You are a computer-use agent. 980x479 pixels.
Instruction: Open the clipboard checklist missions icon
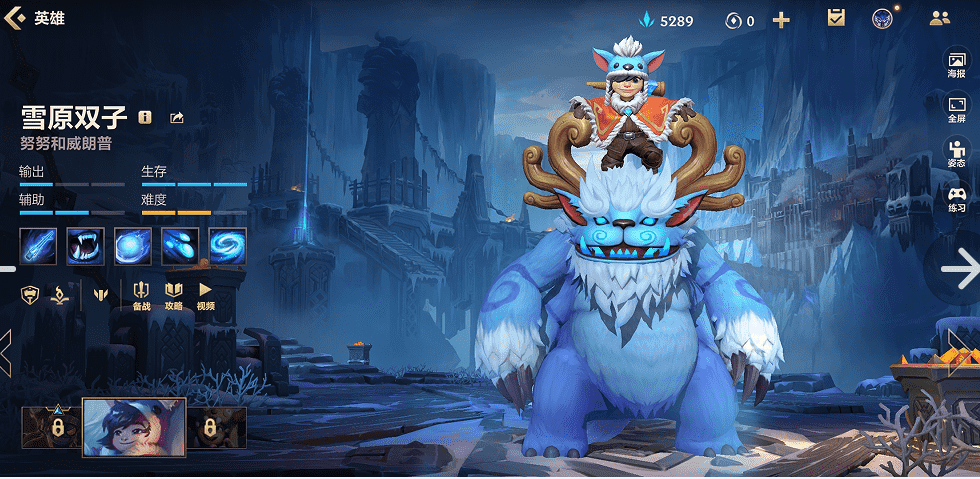click(x=836, y=18)
